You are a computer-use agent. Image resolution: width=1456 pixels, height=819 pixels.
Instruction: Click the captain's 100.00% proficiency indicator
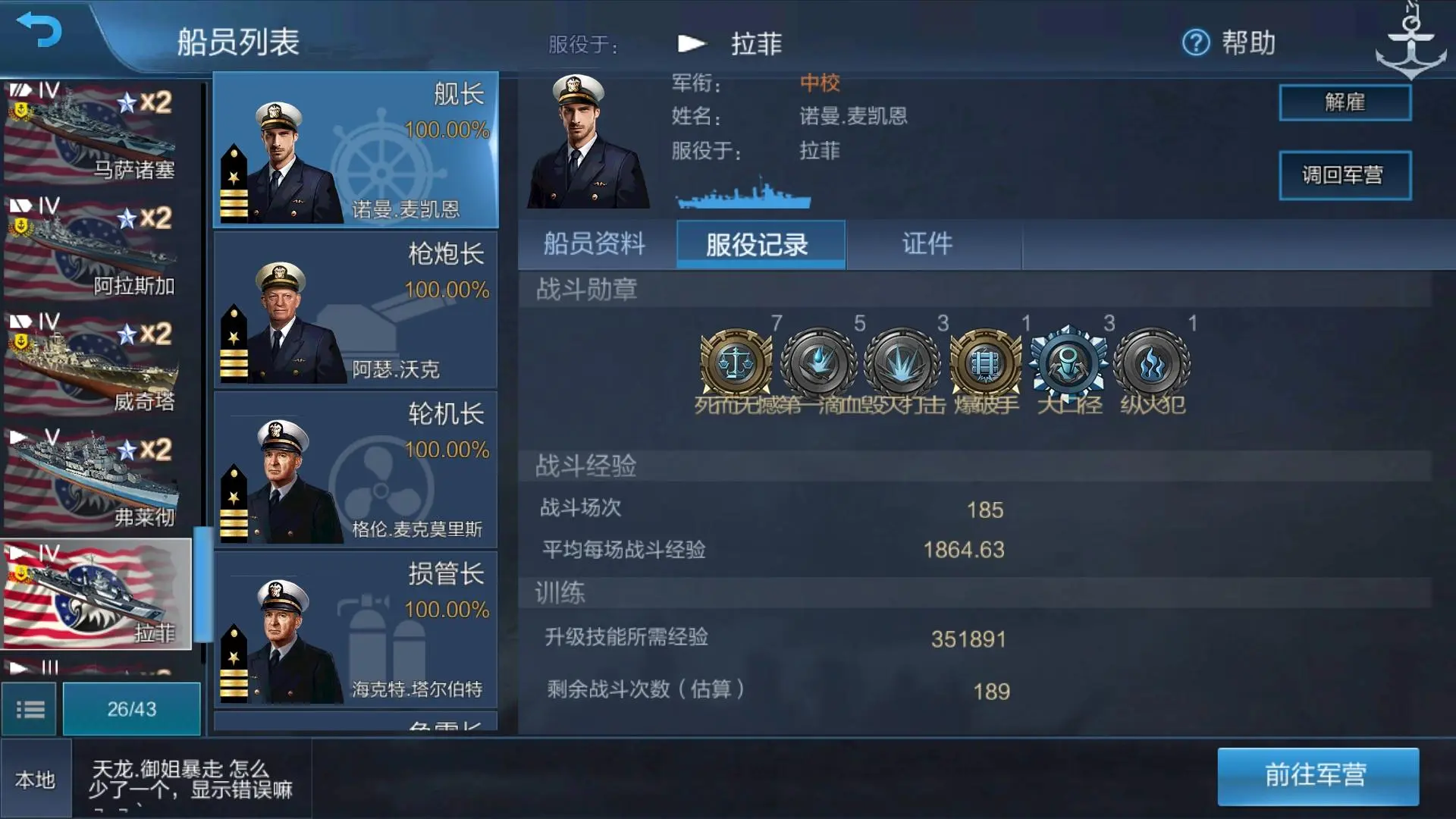449,131
